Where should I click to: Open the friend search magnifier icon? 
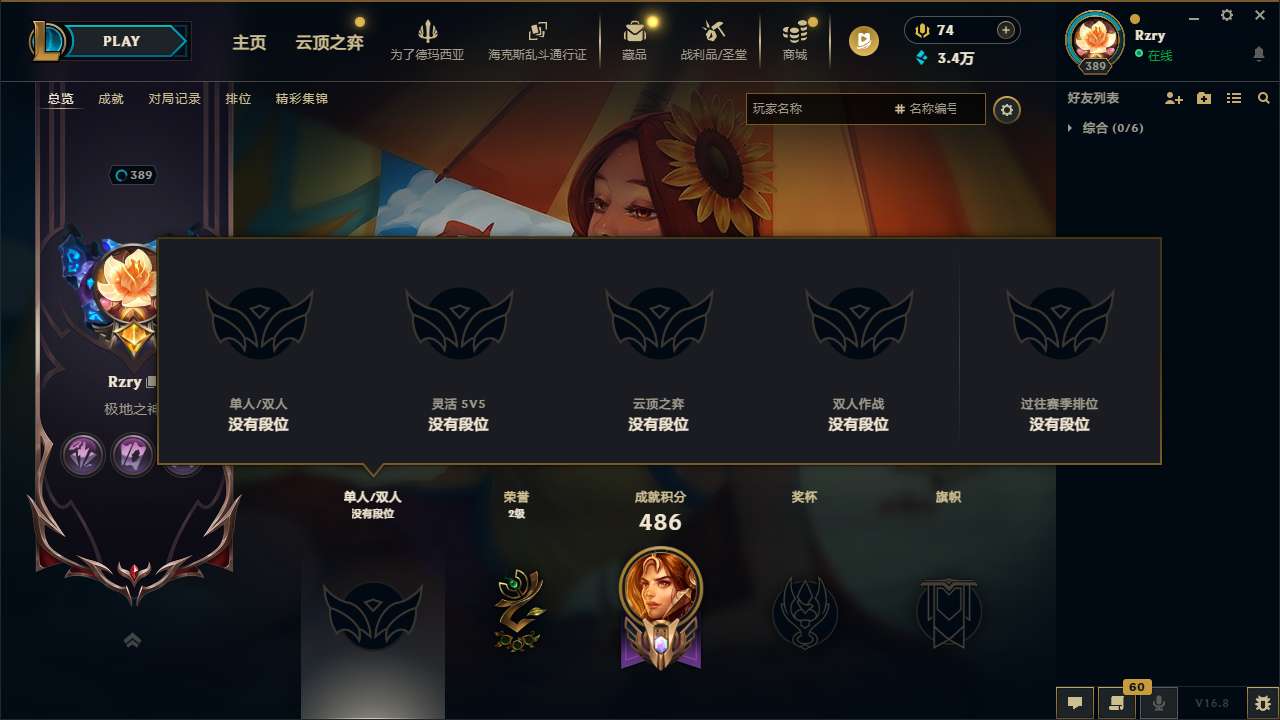1263,98
